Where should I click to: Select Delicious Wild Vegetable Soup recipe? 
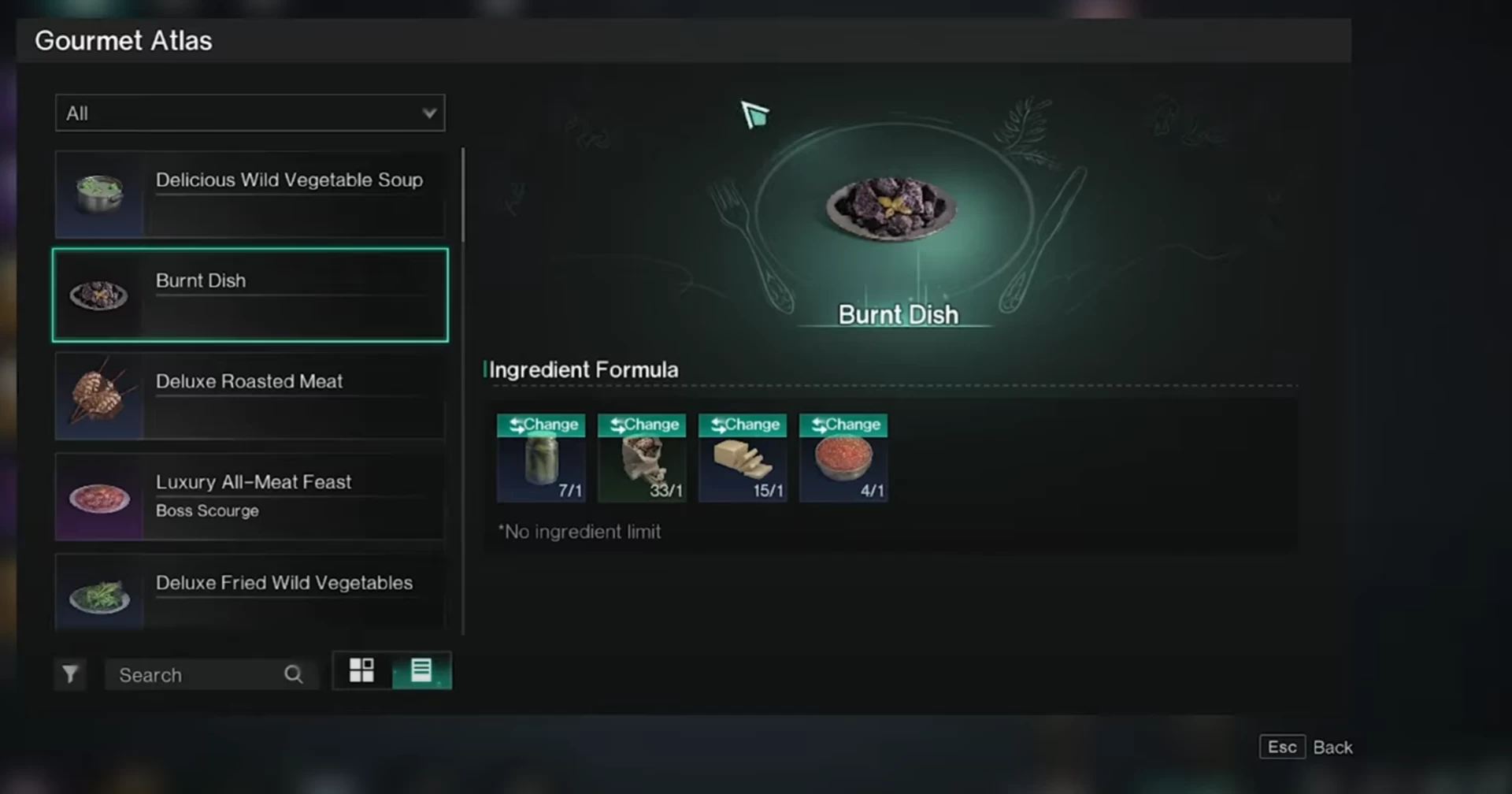tap(250, 195)
